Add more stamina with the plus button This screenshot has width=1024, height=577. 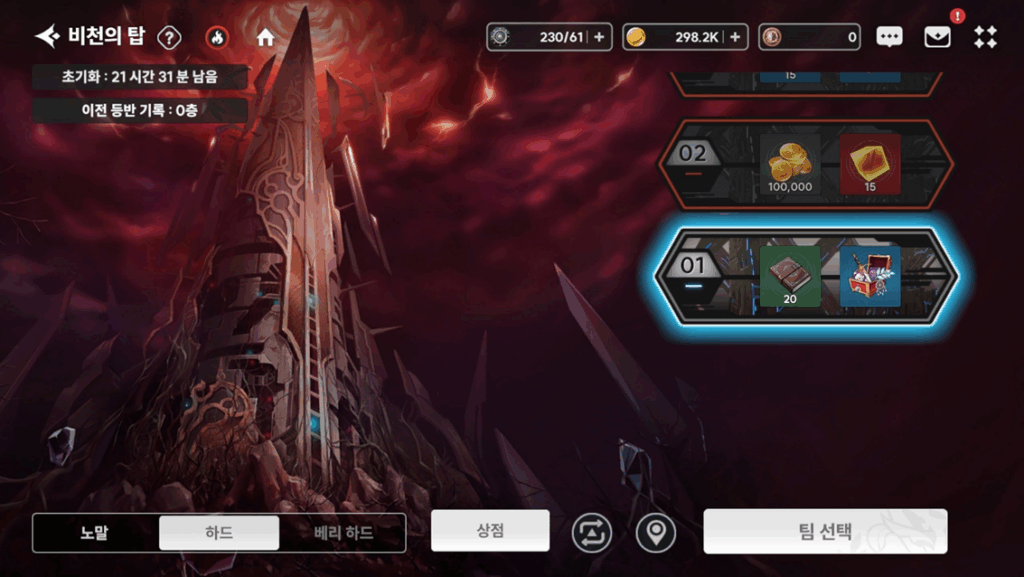tap(599, 37)
